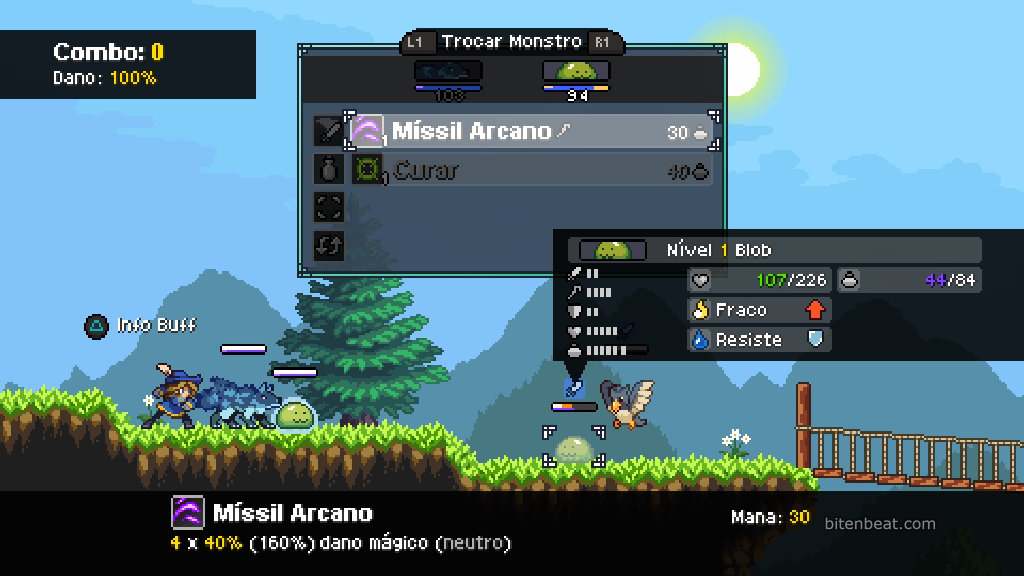Switch to the green blob monster portrait
This screenshot has height=576, width=1024.
[x=576, y=71]
